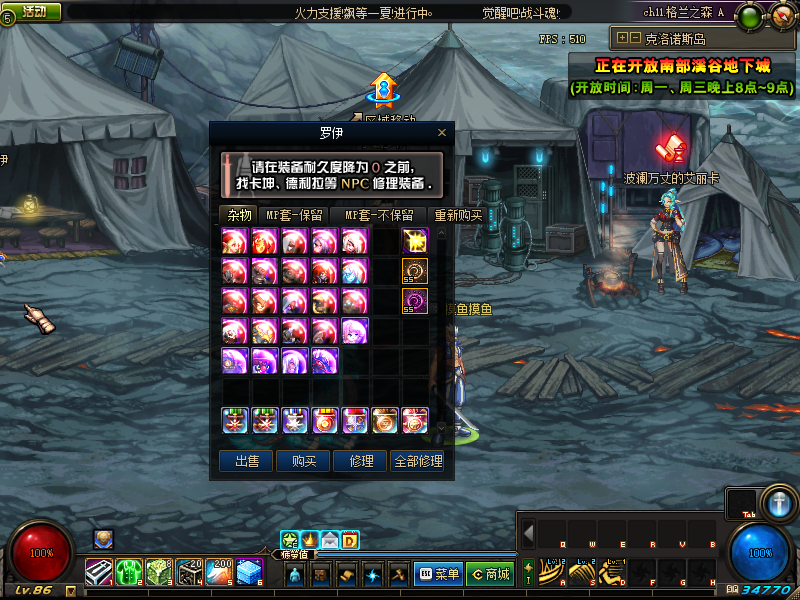Open the 商城 store button
Viewport: 800px width, 600px height.
(x=490, y=574)
